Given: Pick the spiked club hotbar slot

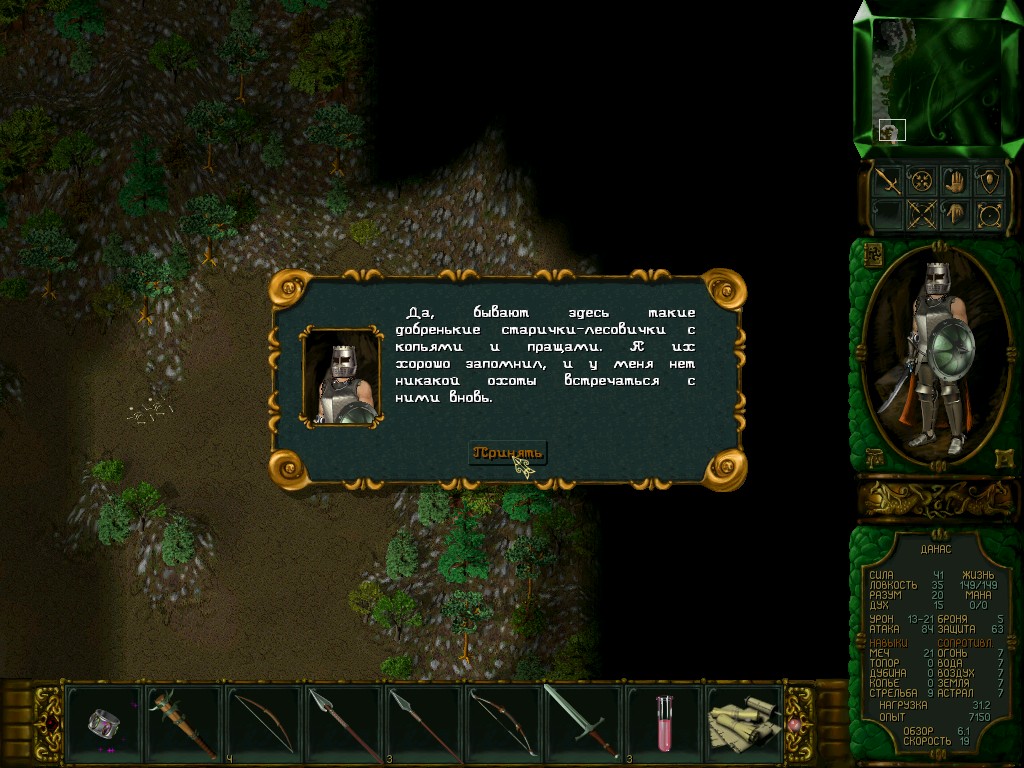Looking at the screenshot, I should coord(184,720).
